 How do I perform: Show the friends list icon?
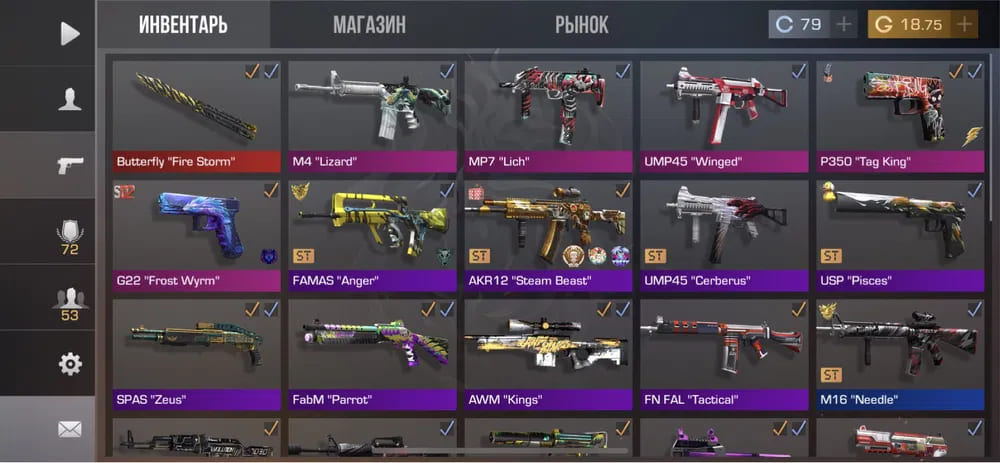coord(69,300)
